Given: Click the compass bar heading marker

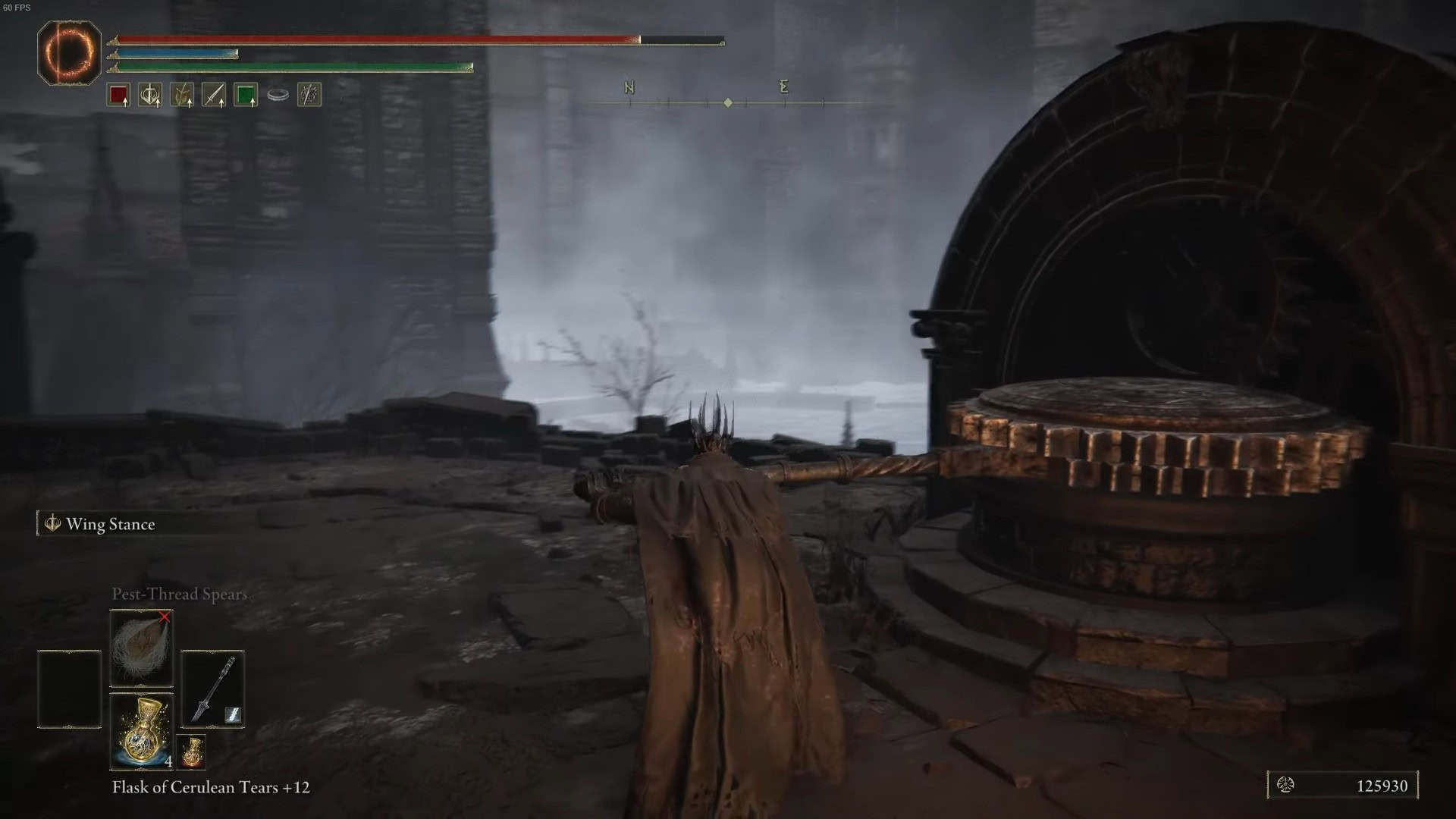Looking at the screenshot, I should (728, 102).
